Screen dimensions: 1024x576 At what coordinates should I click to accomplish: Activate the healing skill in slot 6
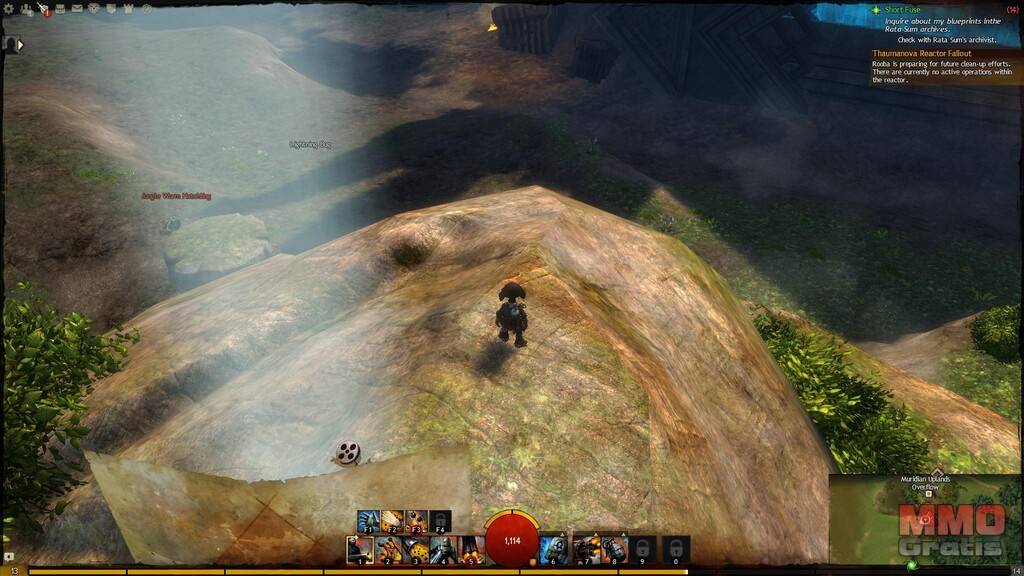pos(553,550)
